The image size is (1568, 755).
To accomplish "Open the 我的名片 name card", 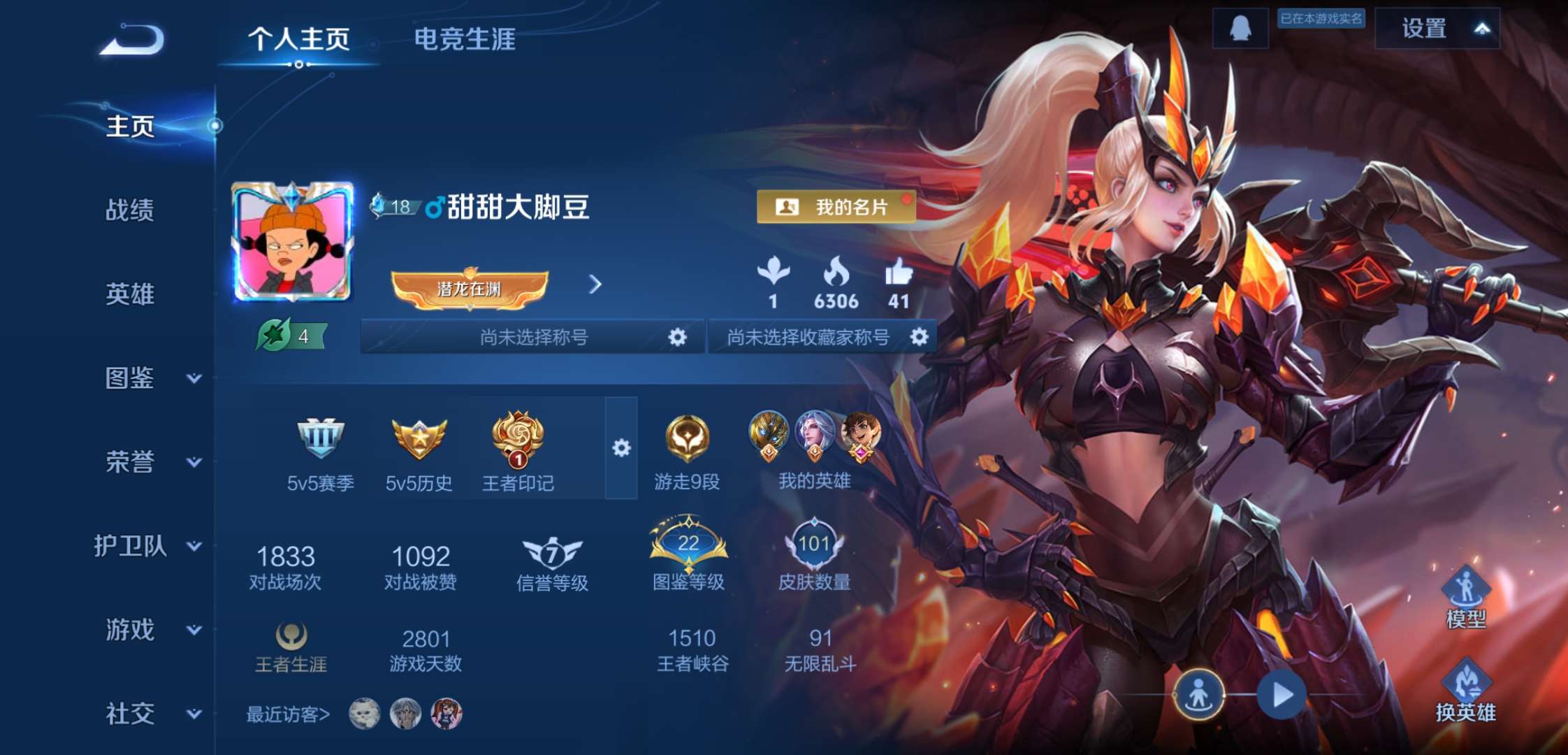I will click(x=836, y=207).
